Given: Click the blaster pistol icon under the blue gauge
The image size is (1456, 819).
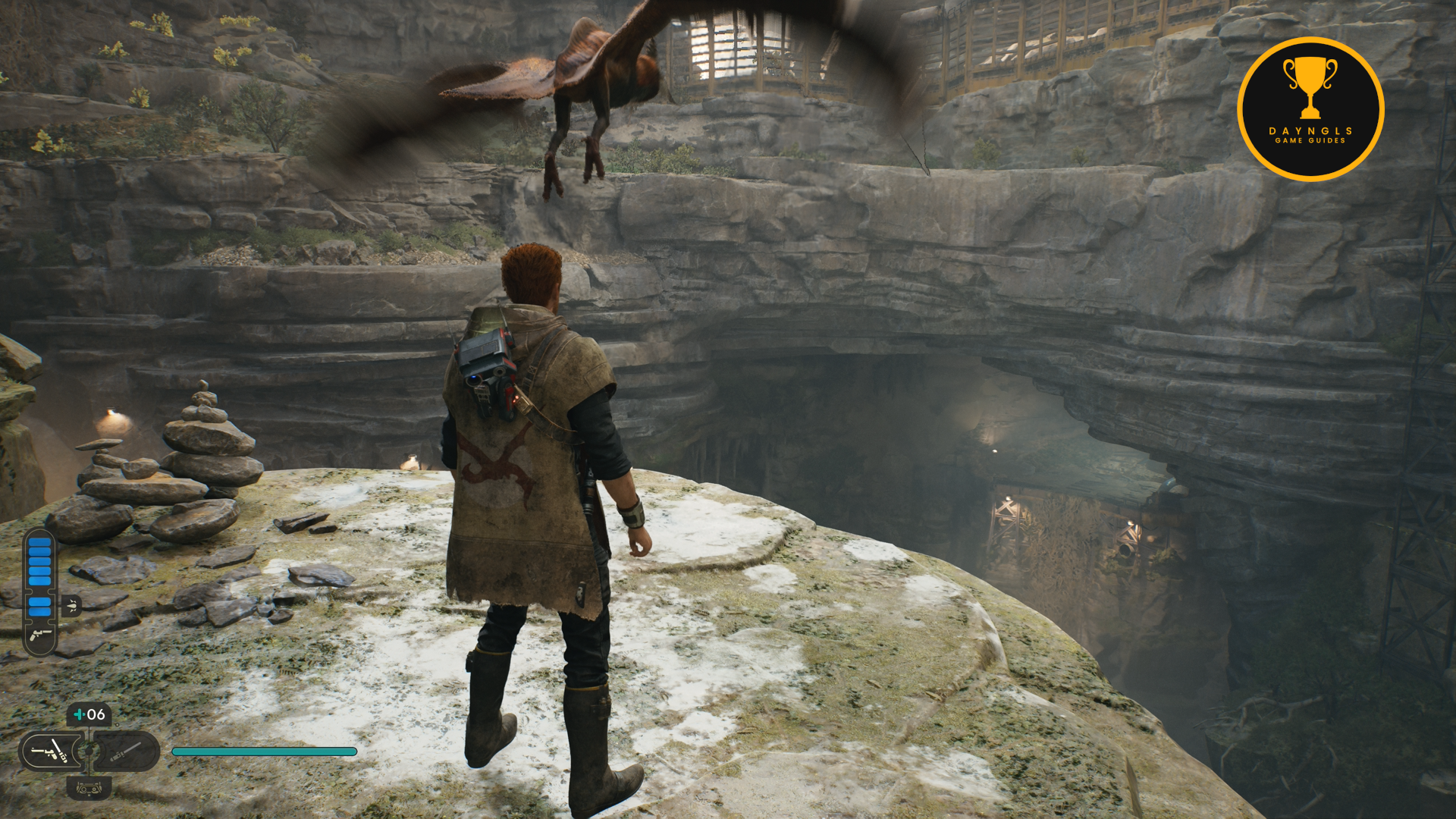Looking at the screenshot, I should click(39, 635).
